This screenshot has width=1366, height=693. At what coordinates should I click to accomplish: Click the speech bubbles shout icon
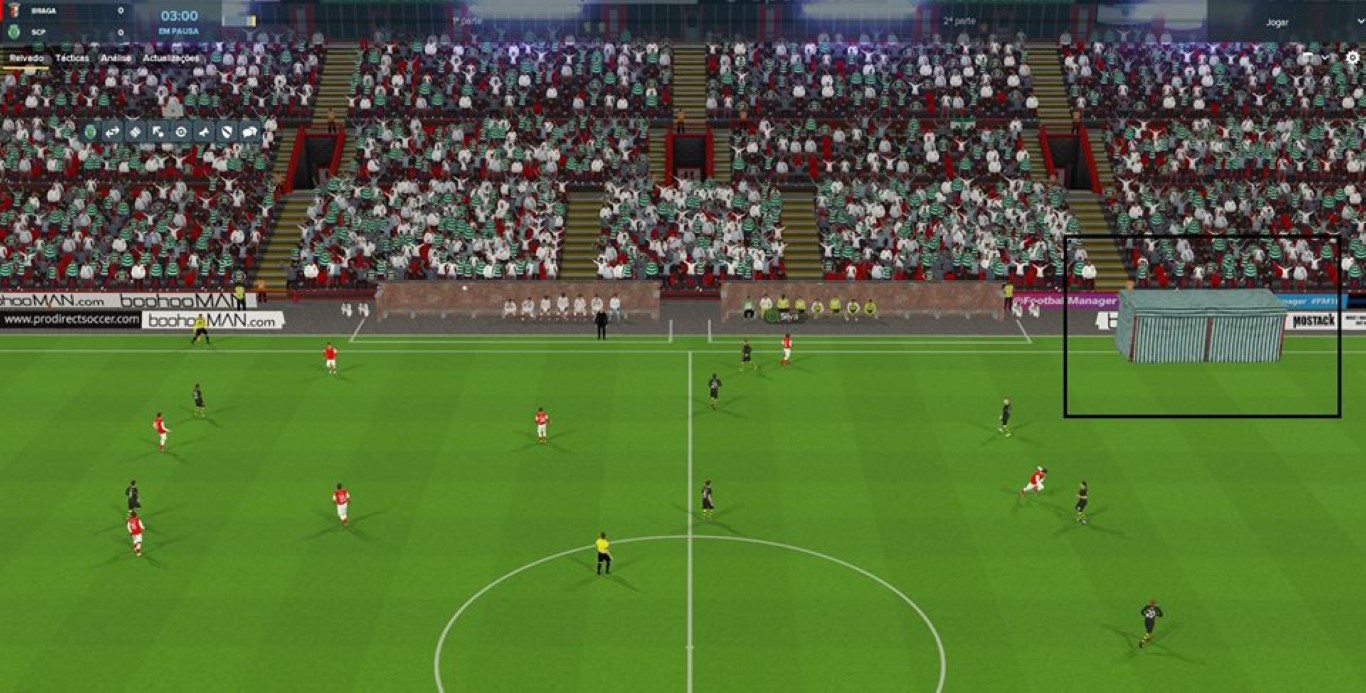(249, 132)
